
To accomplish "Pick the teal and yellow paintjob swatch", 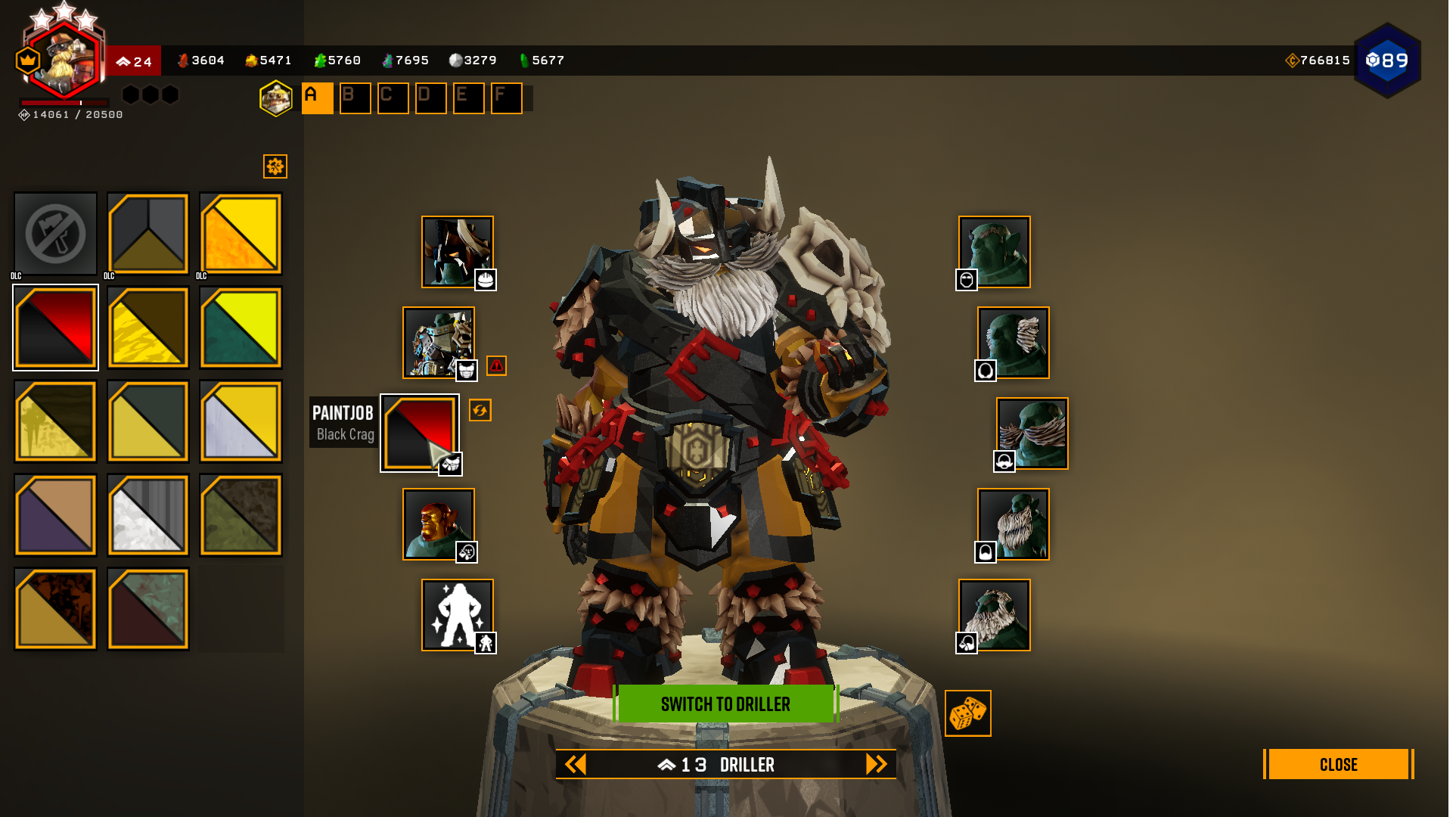I will pos(241,328).
